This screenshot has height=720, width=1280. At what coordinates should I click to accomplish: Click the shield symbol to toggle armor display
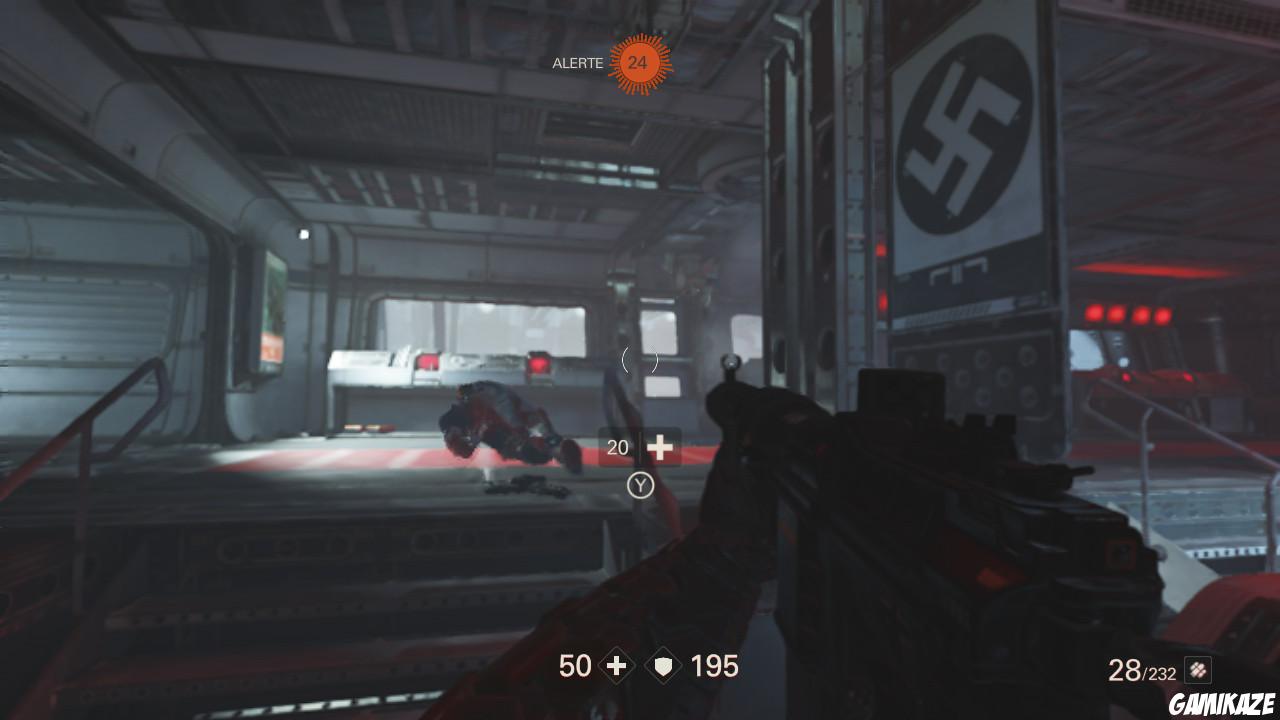(x=662, y=665)
